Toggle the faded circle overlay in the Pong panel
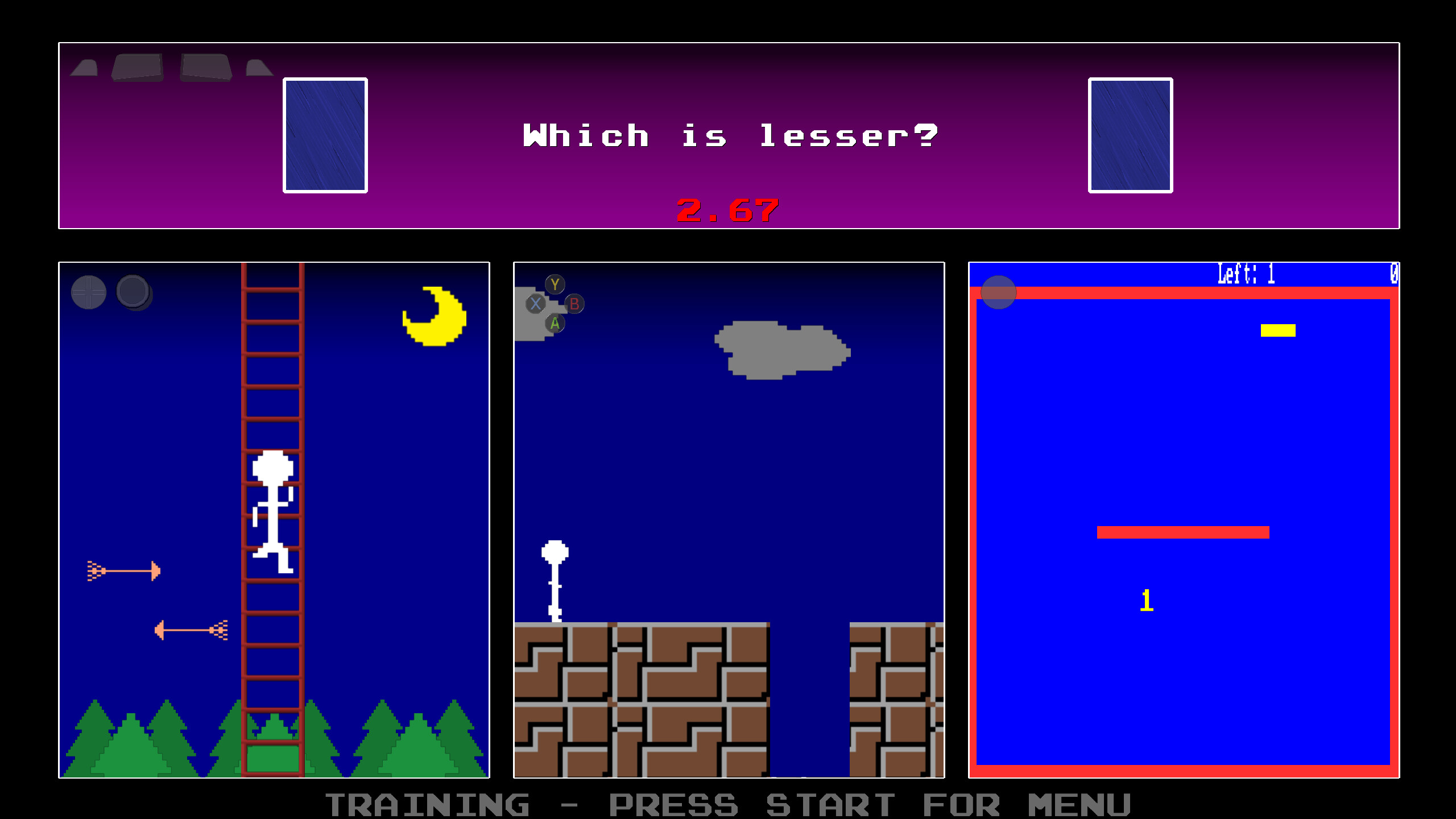Screen dimensions: 1456x819 (999, 292)
